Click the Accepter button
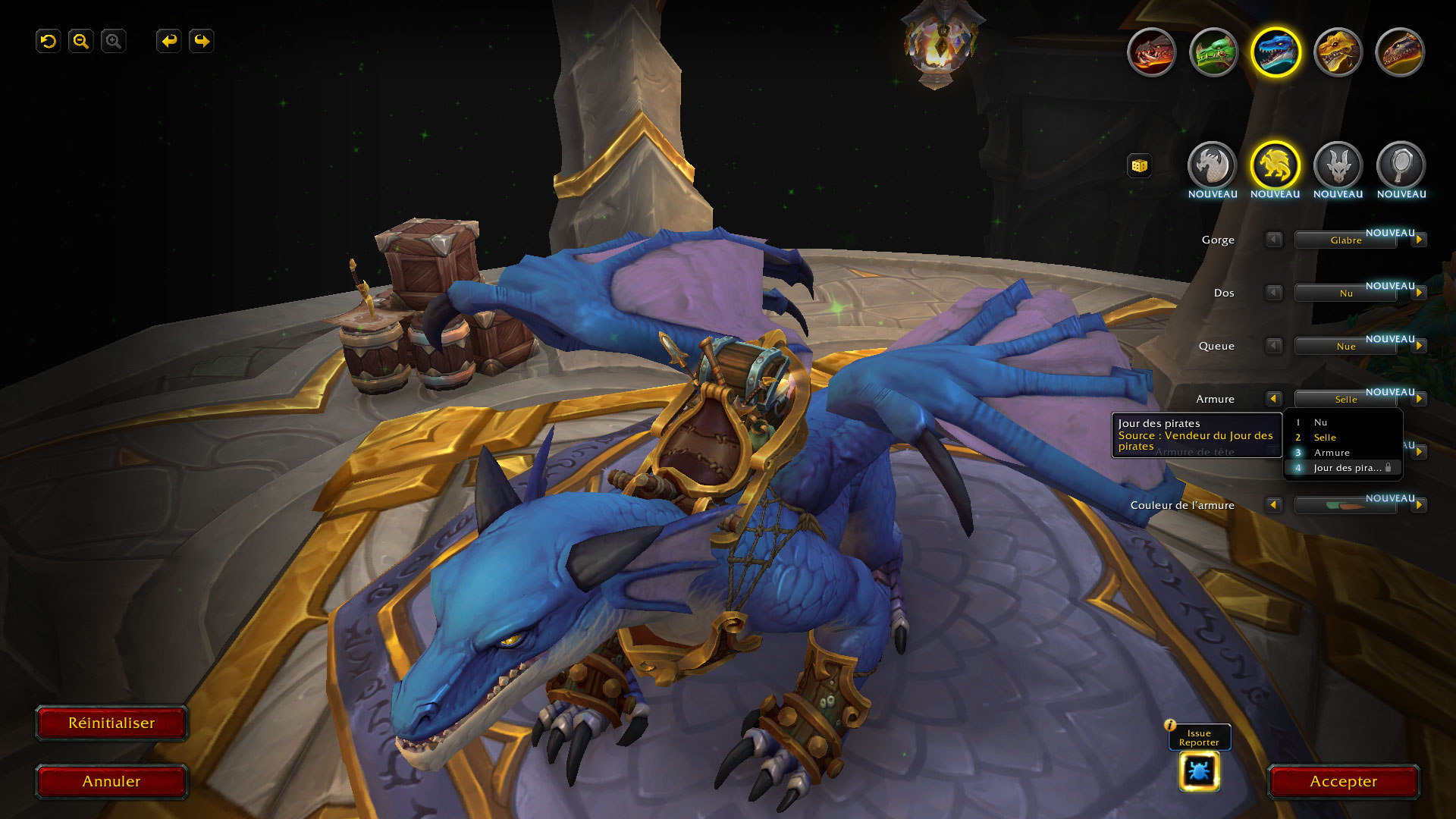Screen dimensions: 1456x819 [x=1343, y=782]
